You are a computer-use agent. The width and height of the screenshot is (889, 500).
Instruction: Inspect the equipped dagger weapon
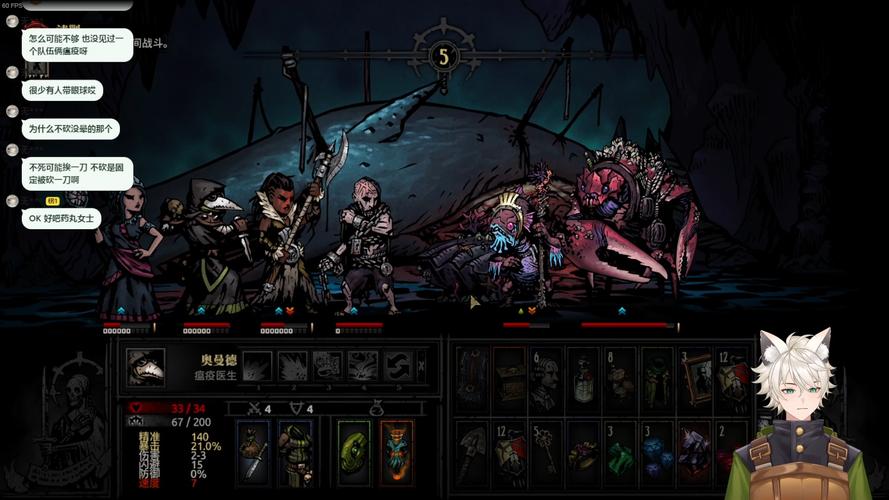(x=252, y=452)
